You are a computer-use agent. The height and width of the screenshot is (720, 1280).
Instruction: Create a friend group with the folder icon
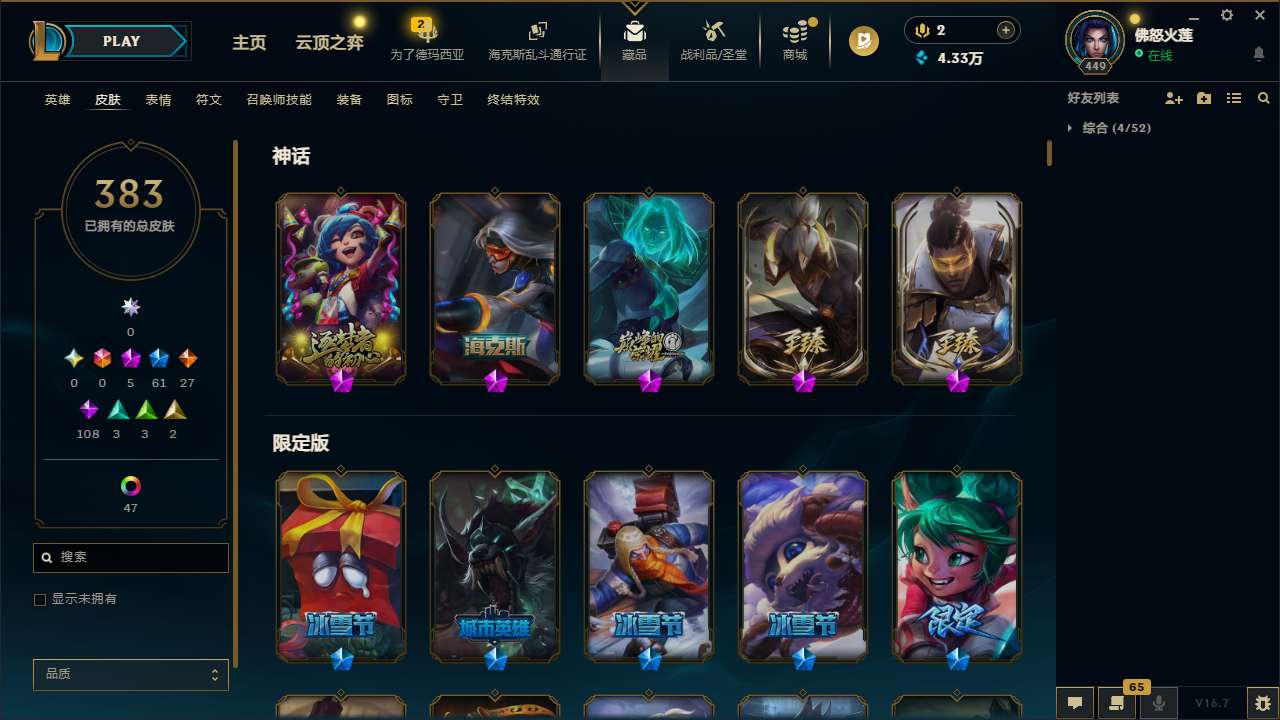[x=1203, y=98]
